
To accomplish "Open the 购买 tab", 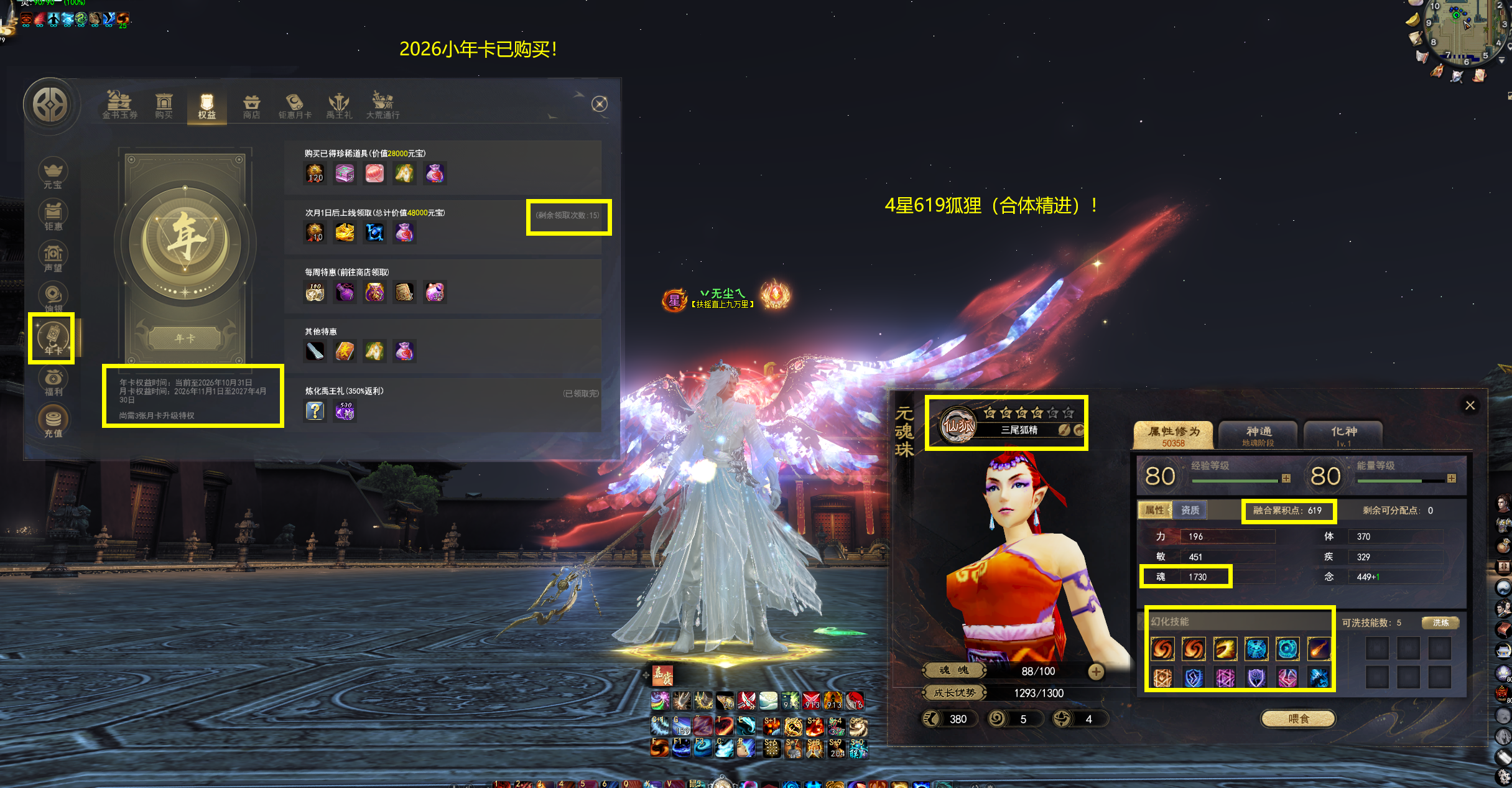I will pyautogui.click(x=164, y=105).
